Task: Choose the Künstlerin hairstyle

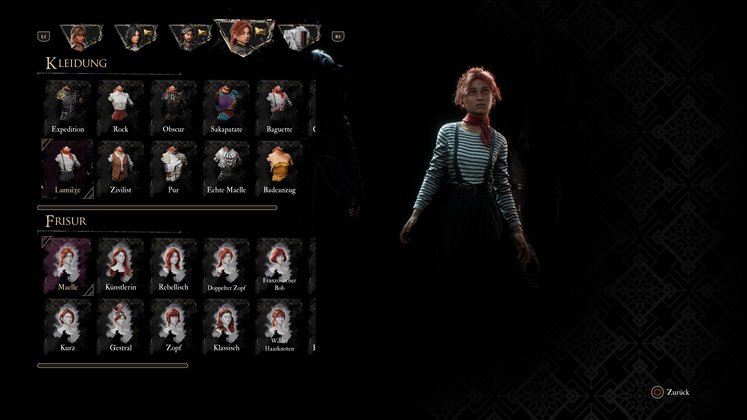Action: (x=120, y=264)
